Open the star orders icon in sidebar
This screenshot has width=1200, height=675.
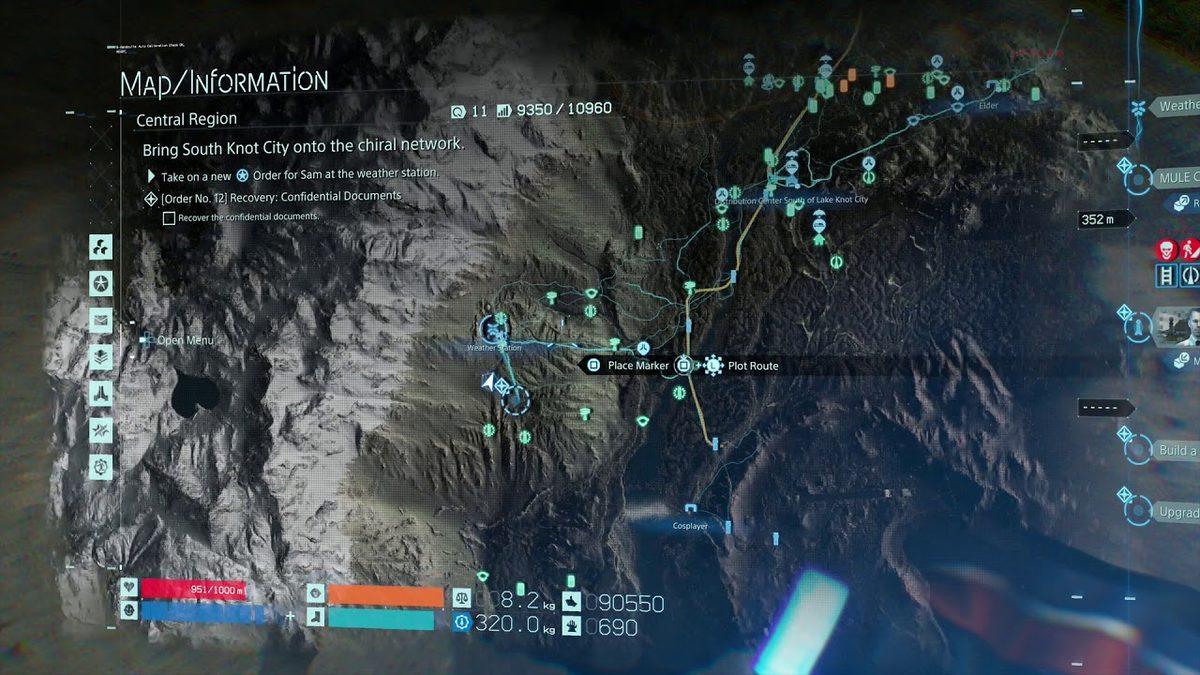pos(101,283)
